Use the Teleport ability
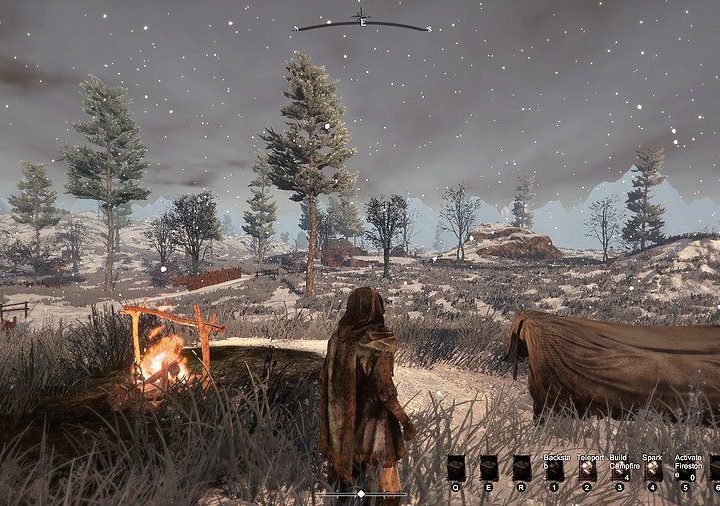 pyautogui.click(x=587, y=468)
